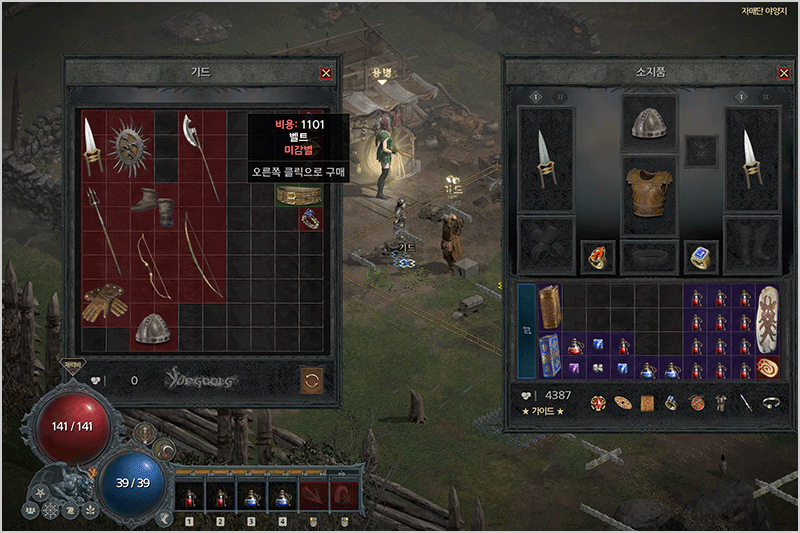Pick the sapphire ring in the shop
The height and width of the screenshot is (533, 800).
pyautogui.click(x=311, y=218)
